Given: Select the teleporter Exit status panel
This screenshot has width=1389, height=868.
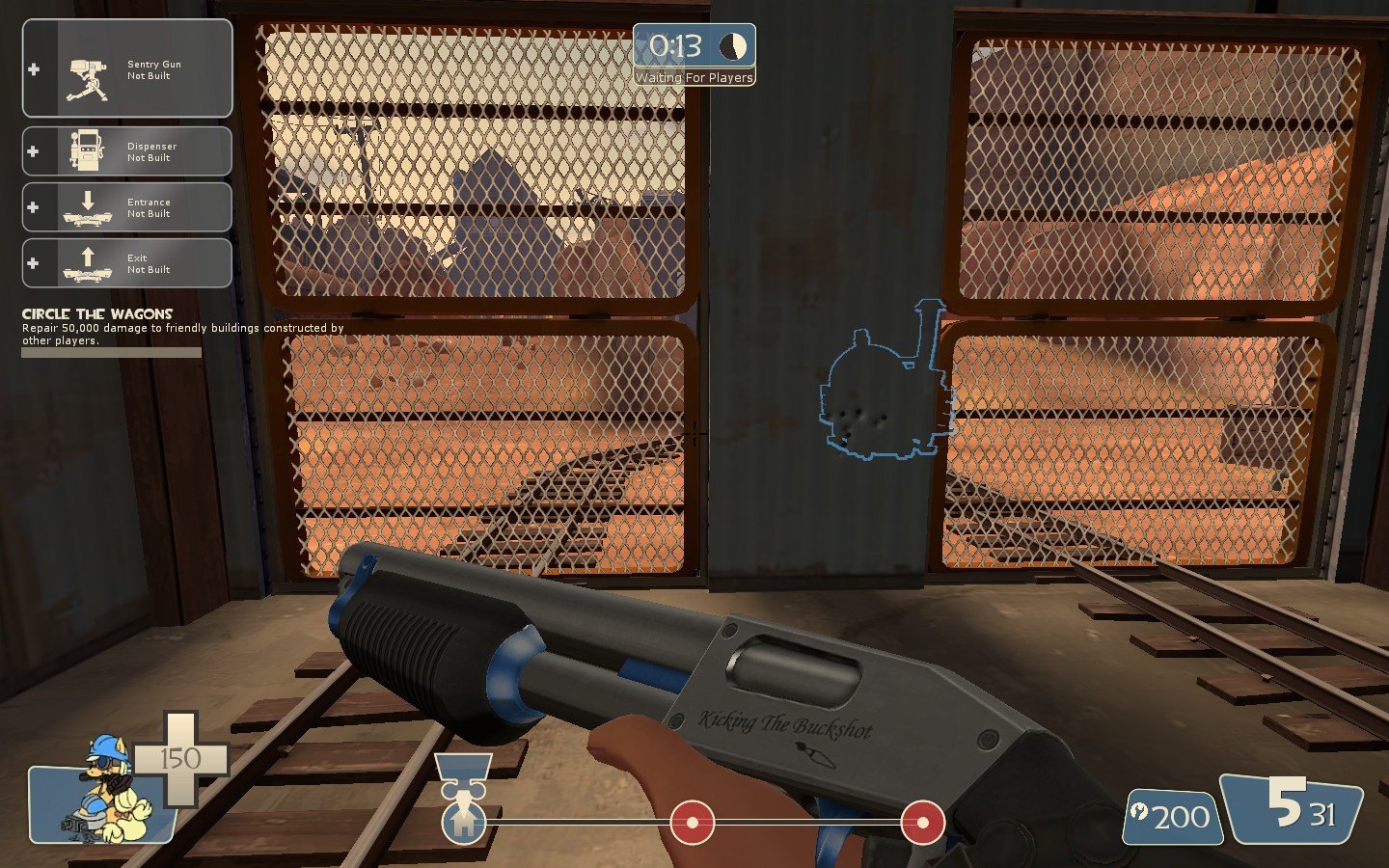Looking at the screenshot, I should tap(127, 263).
